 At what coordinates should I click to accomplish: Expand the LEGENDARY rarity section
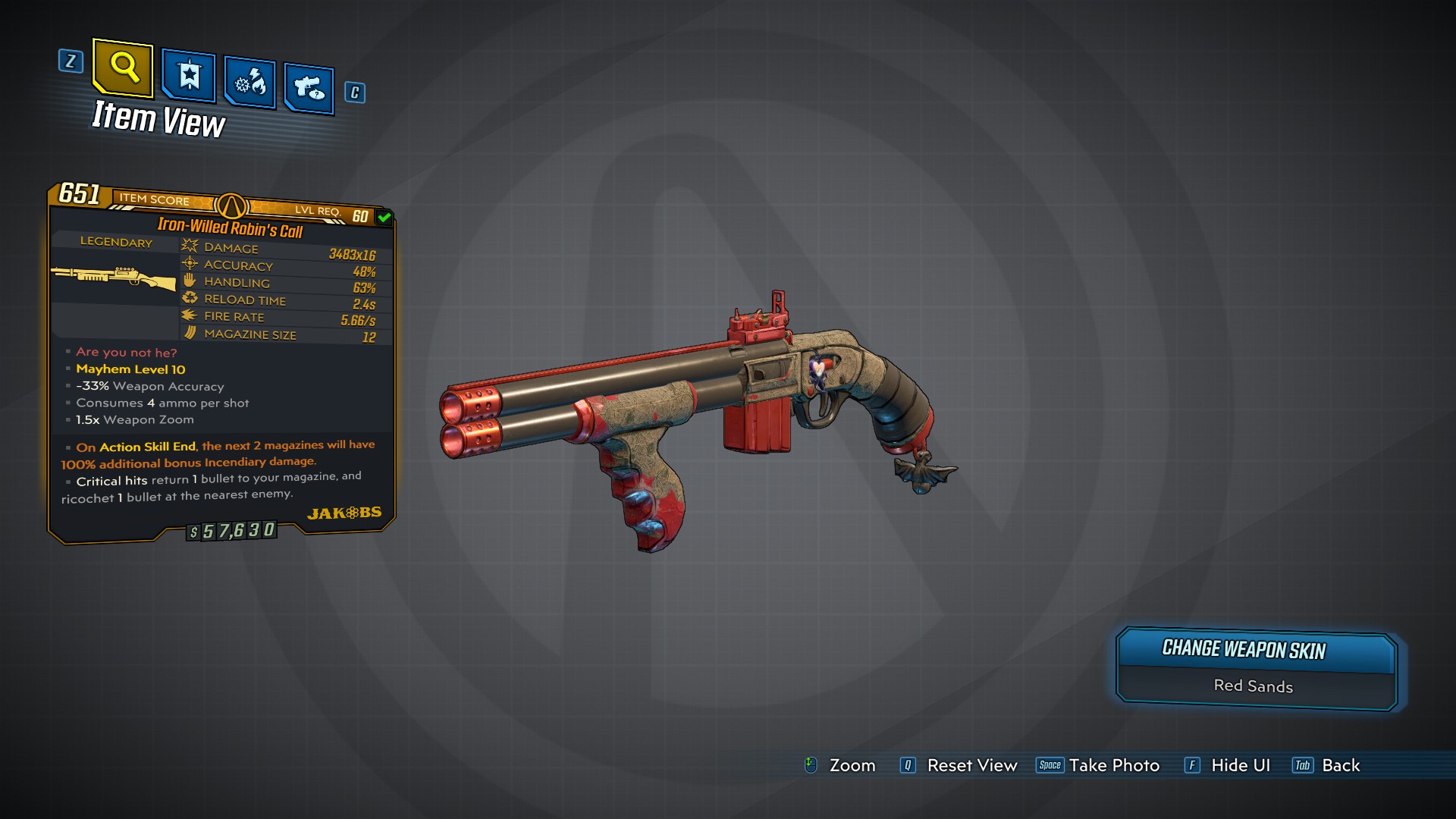[115, 243]
